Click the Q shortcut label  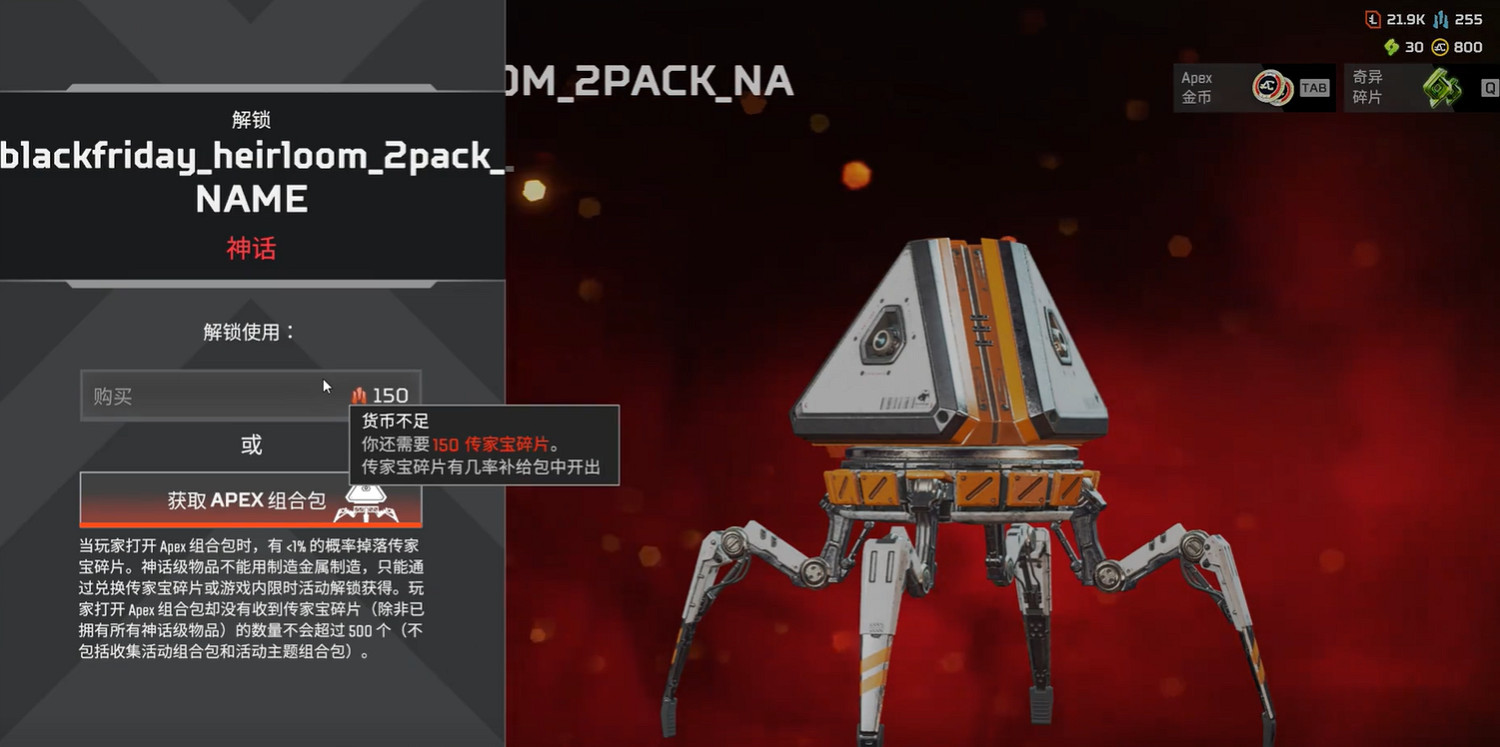click(x=1489, y=88)
